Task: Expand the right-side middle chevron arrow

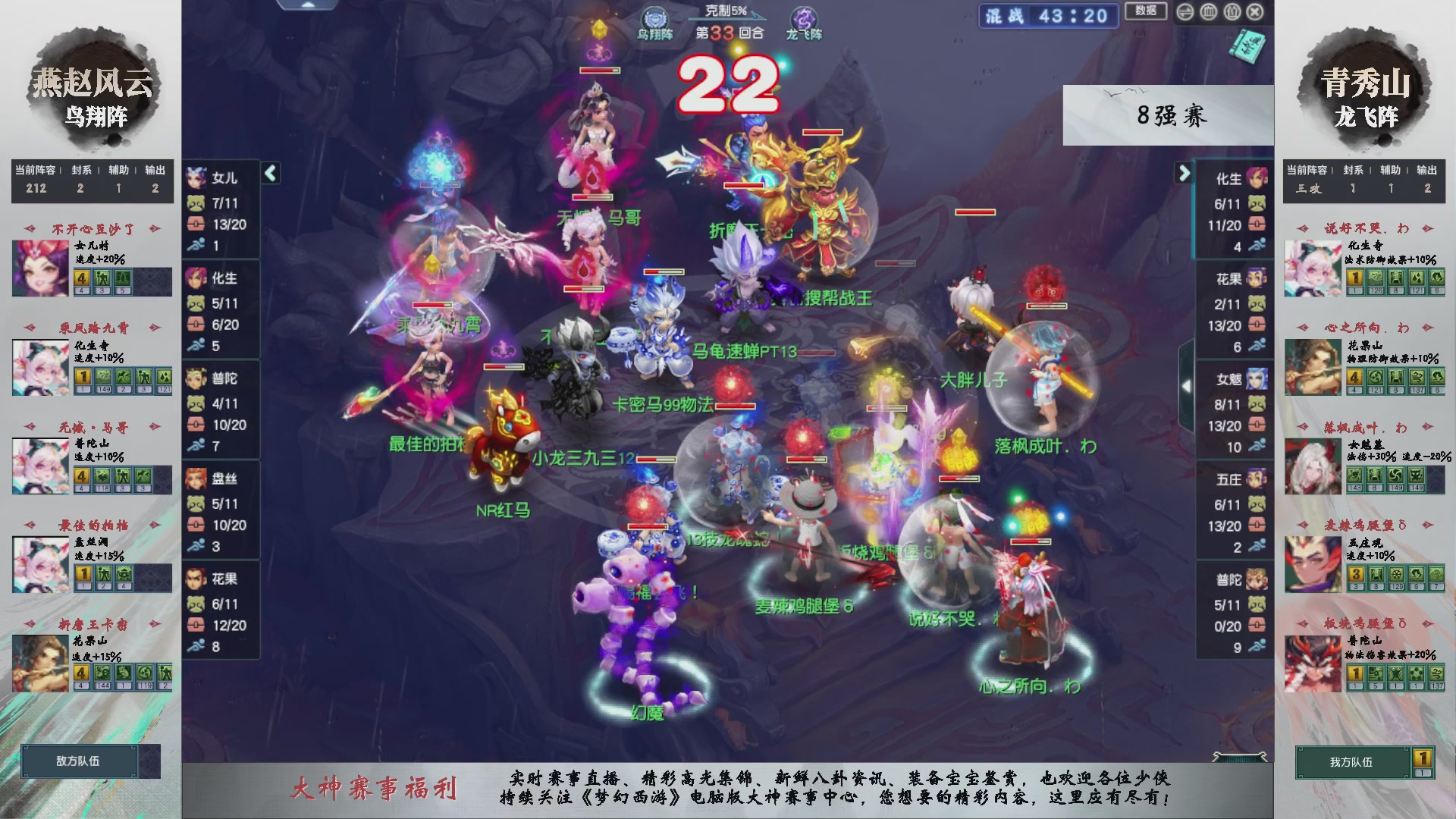Action: coord(1187,385)
